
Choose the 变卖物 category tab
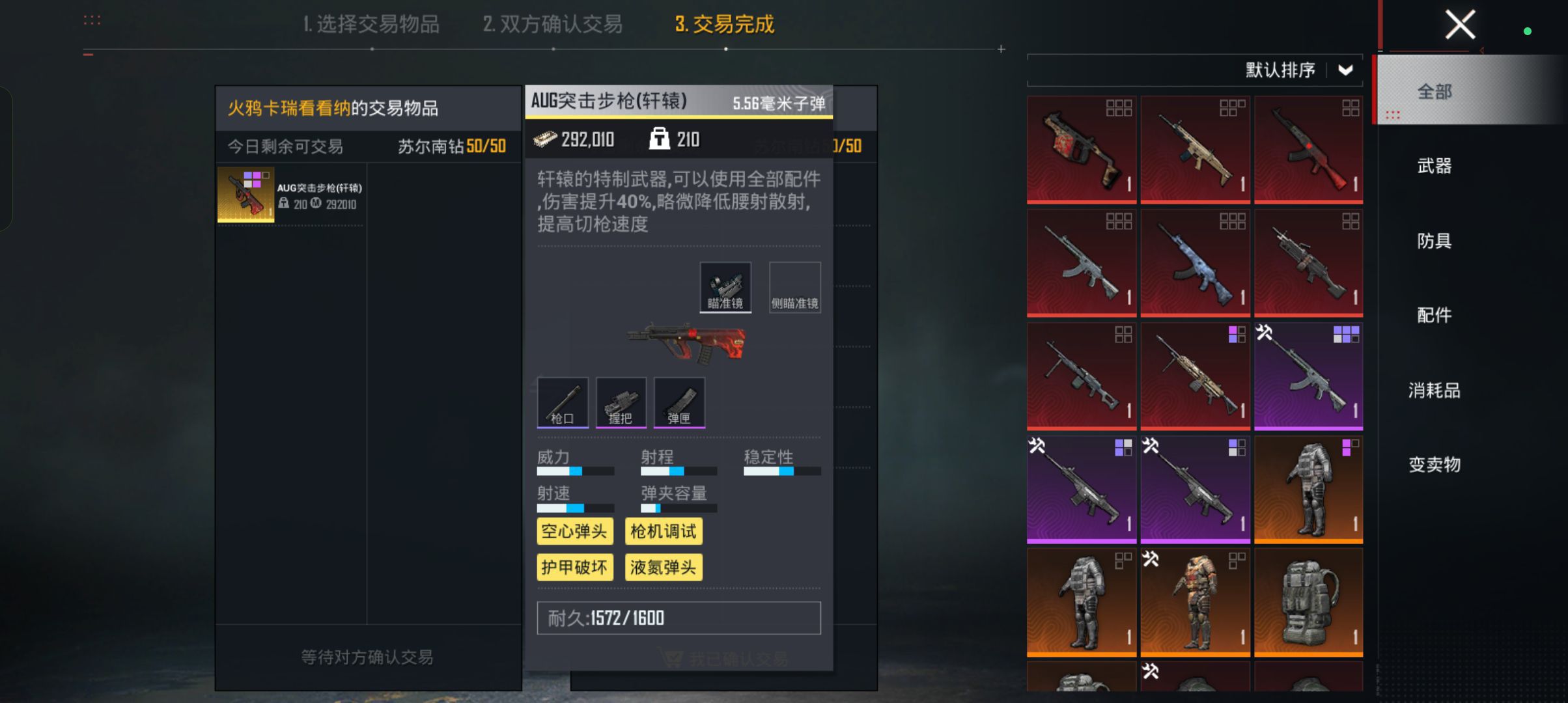(x=1434, y=465)
